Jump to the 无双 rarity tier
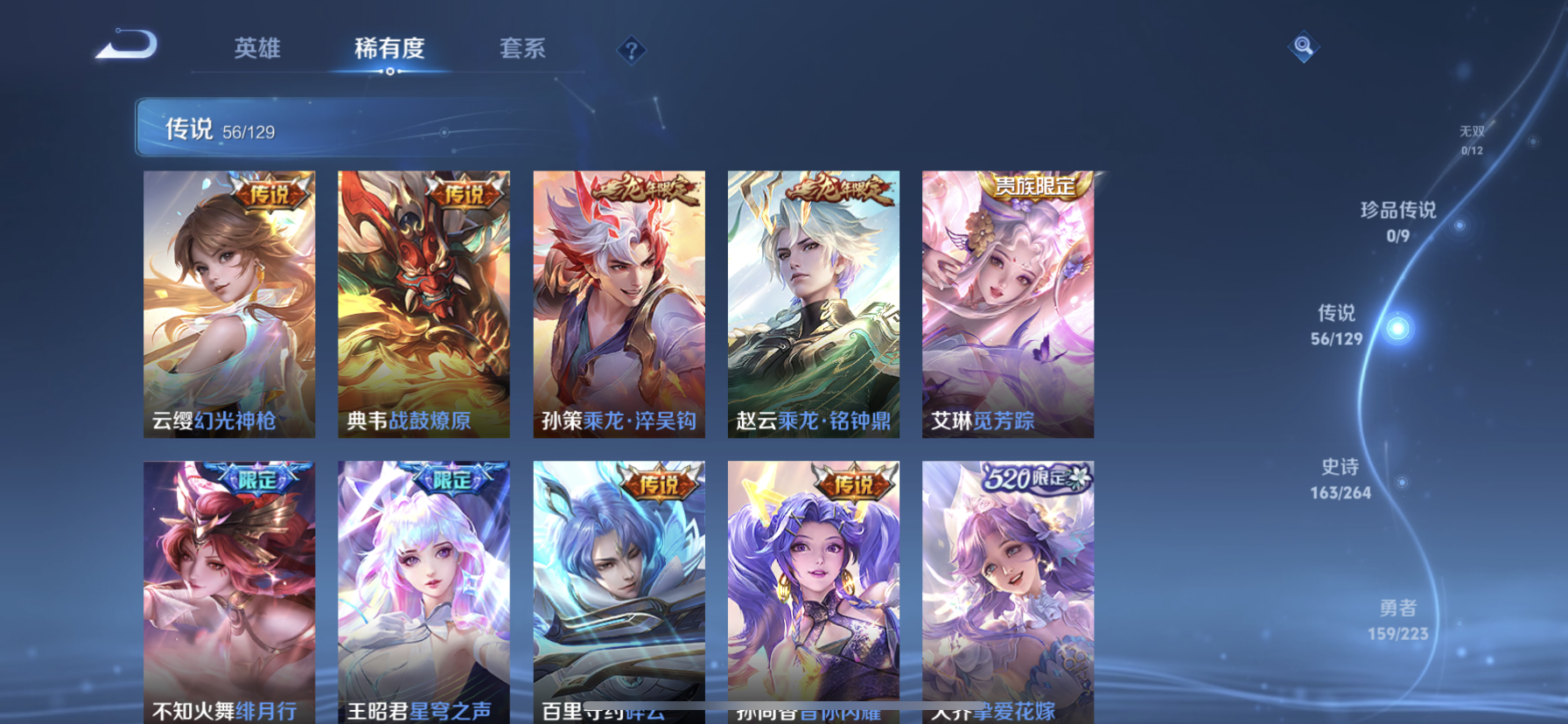Screen dimensions: 1568x724 1472,139
